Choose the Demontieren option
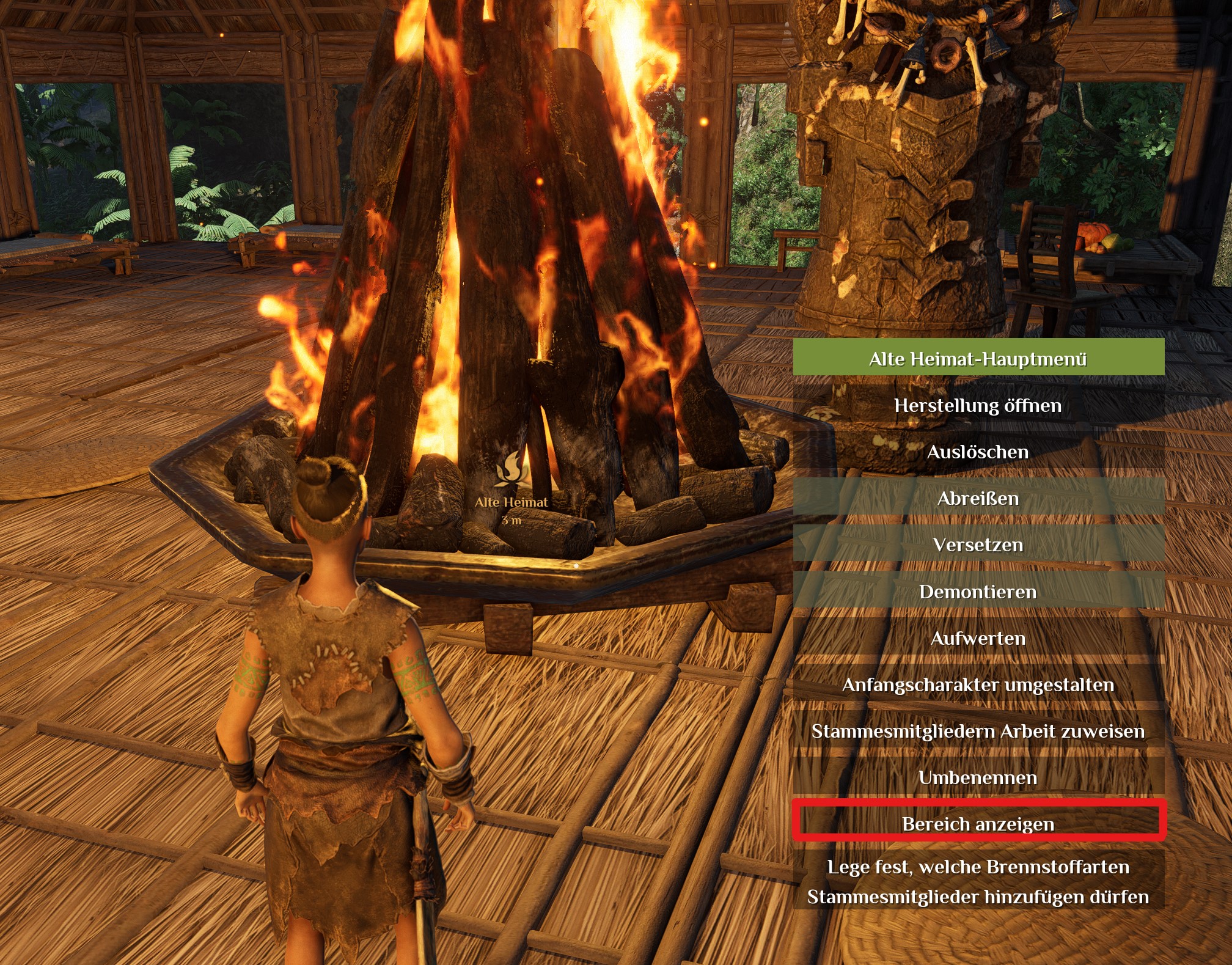The width and height of the screenshot is (1232, 965). pos(978,592)
